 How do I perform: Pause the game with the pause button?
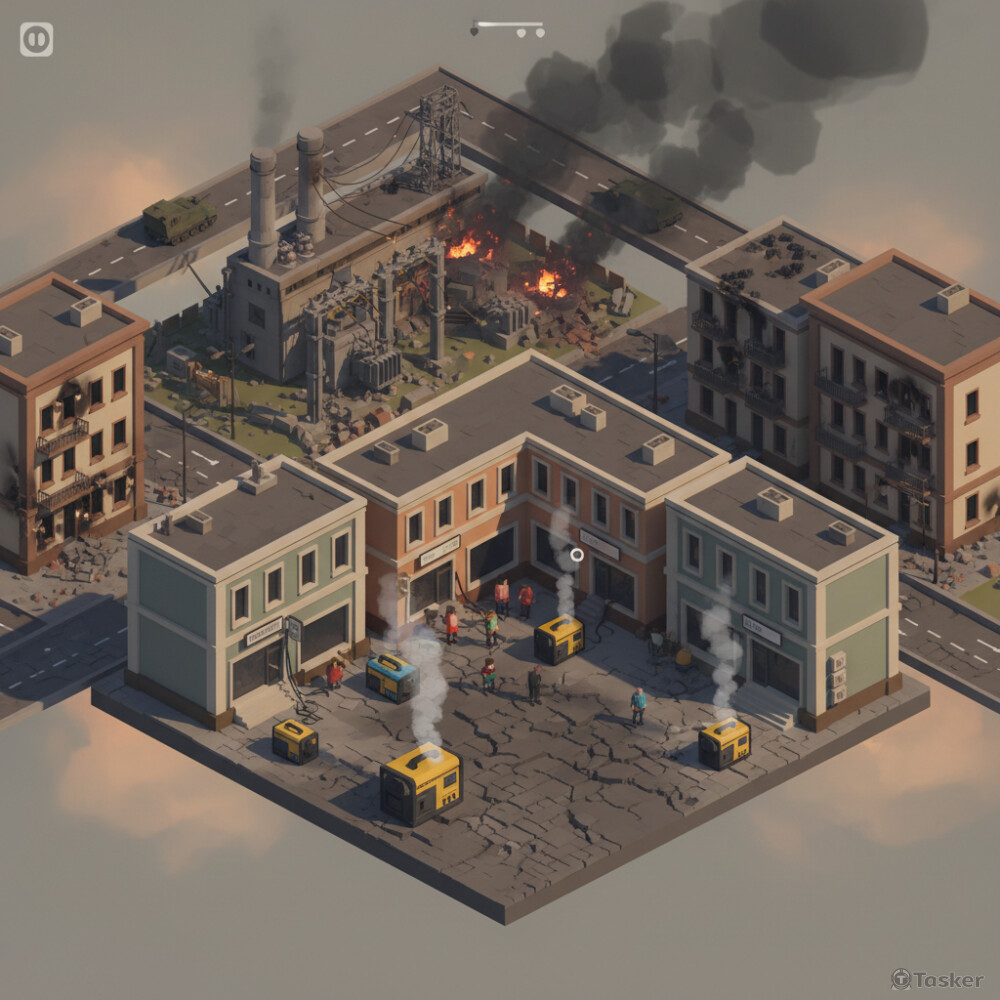pyautogui.click(x=36, y=40)
